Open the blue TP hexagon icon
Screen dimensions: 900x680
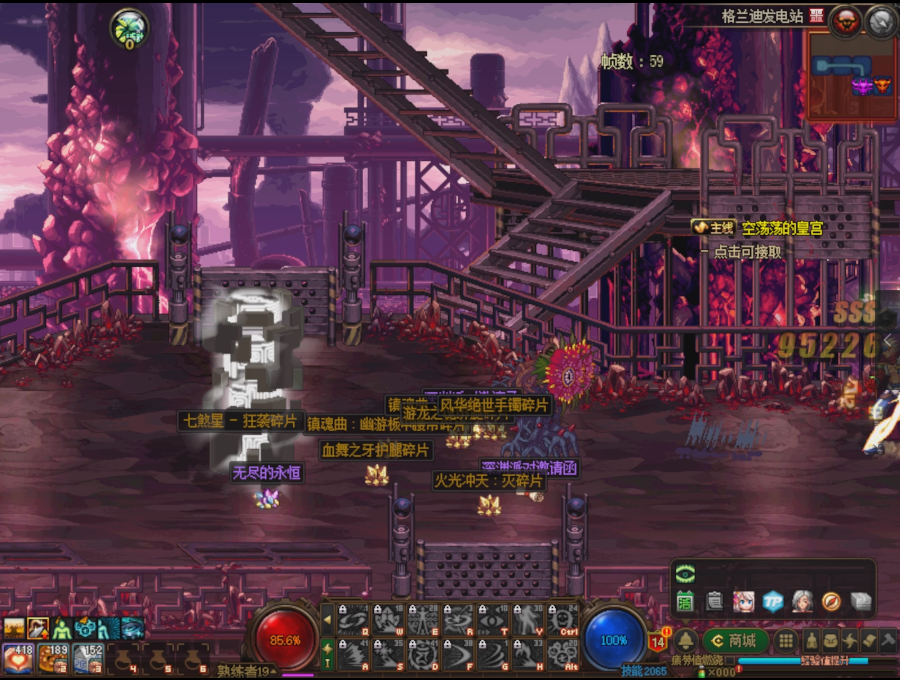pyautogui.click(x=773, y=601)
